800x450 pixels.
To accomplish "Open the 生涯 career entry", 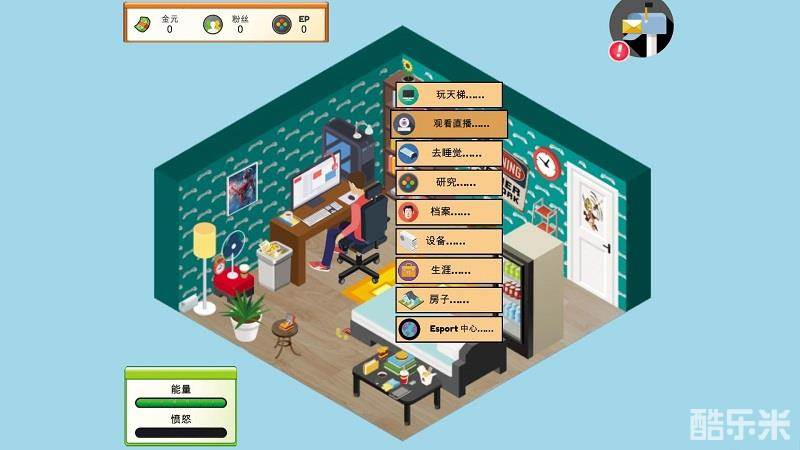I will click(448, 270).
